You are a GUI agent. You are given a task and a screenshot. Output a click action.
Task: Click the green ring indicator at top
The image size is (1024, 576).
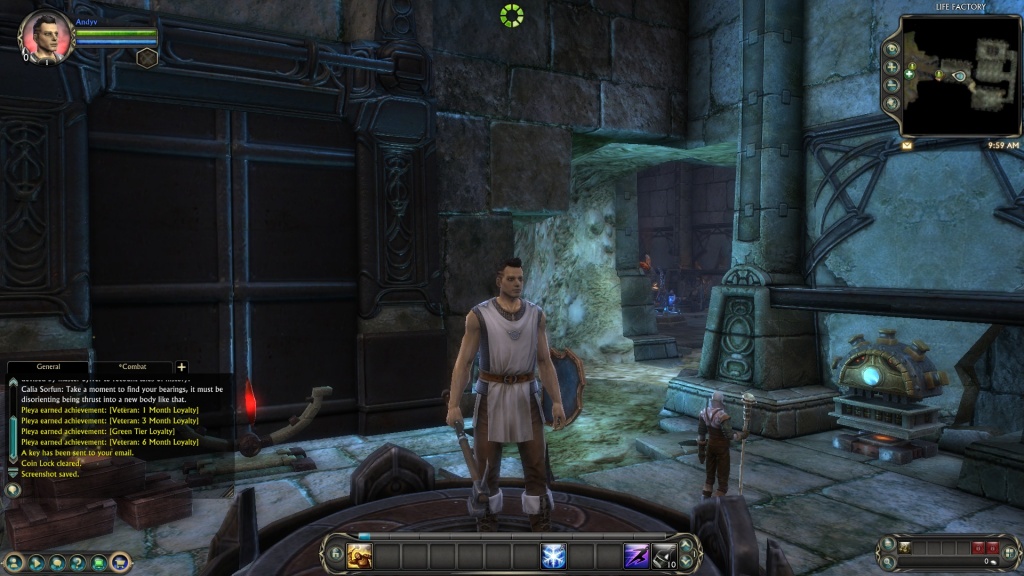[511, 15]
